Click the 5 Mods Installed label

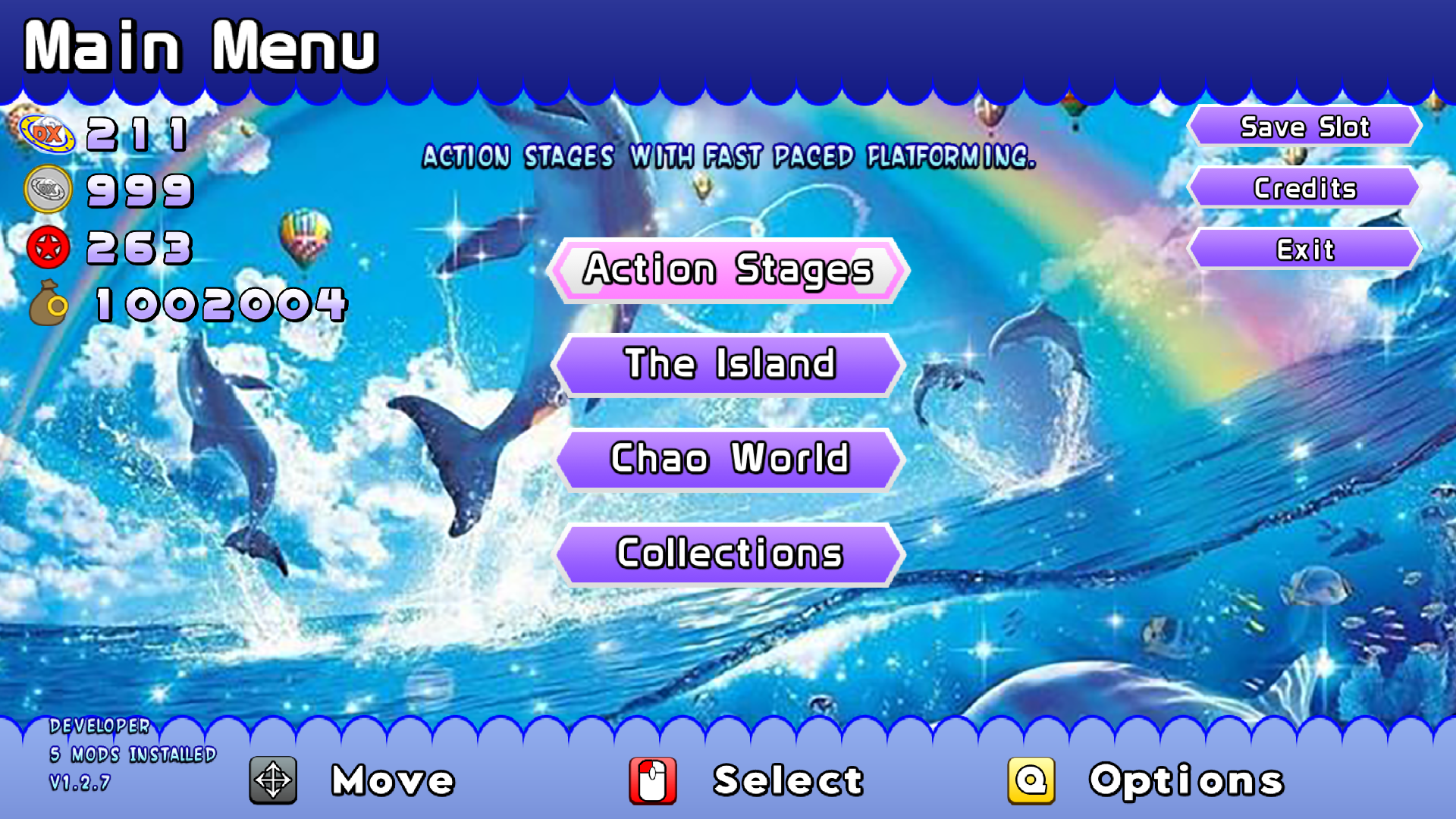(133, 755)
